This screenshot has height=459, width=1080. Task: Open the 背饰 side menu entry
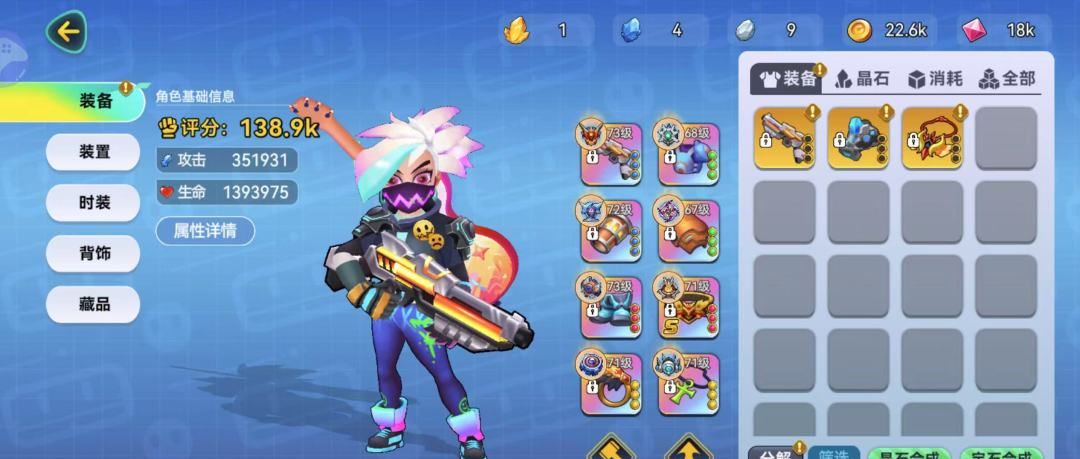point(94,254)
